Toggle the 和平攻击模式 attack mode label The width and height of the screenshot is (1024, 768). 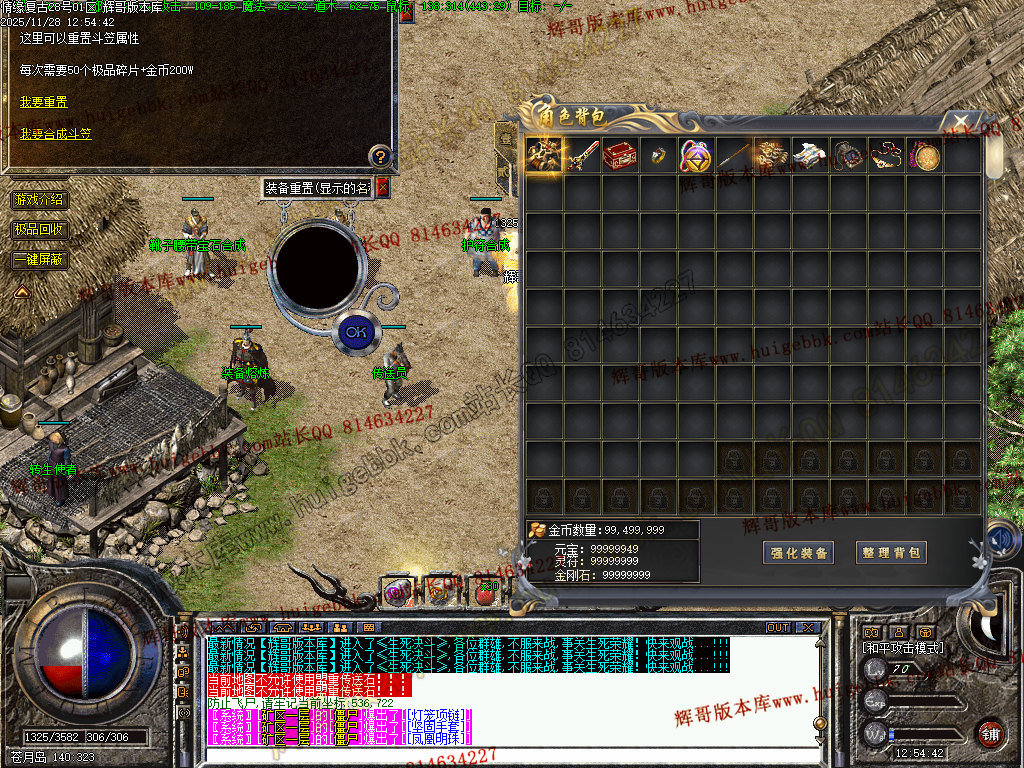(902, 648)
